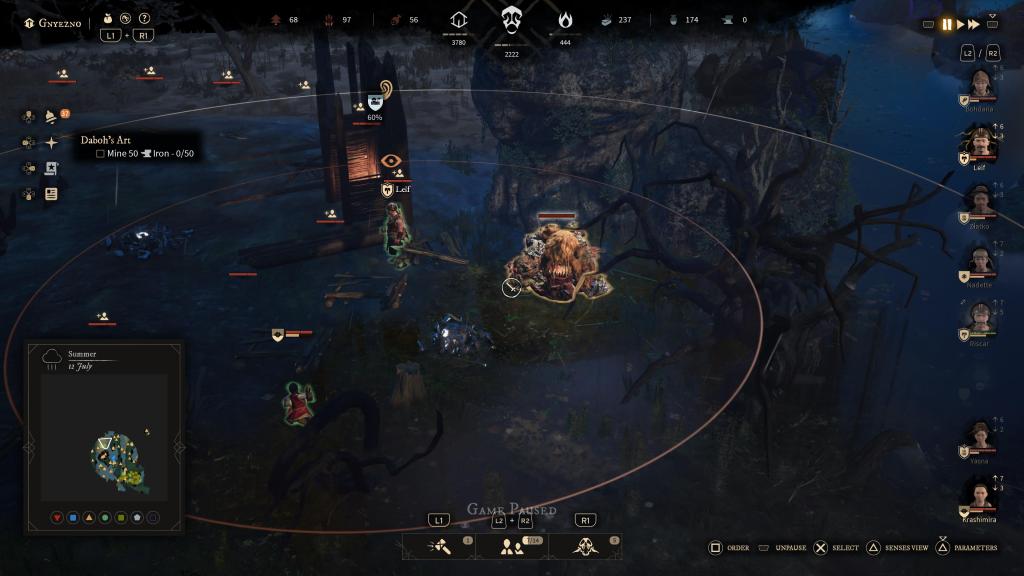Pick Yasna's portrait from the villager list
The width and height of the screenshot is (1024, 576).
point(980,437)
